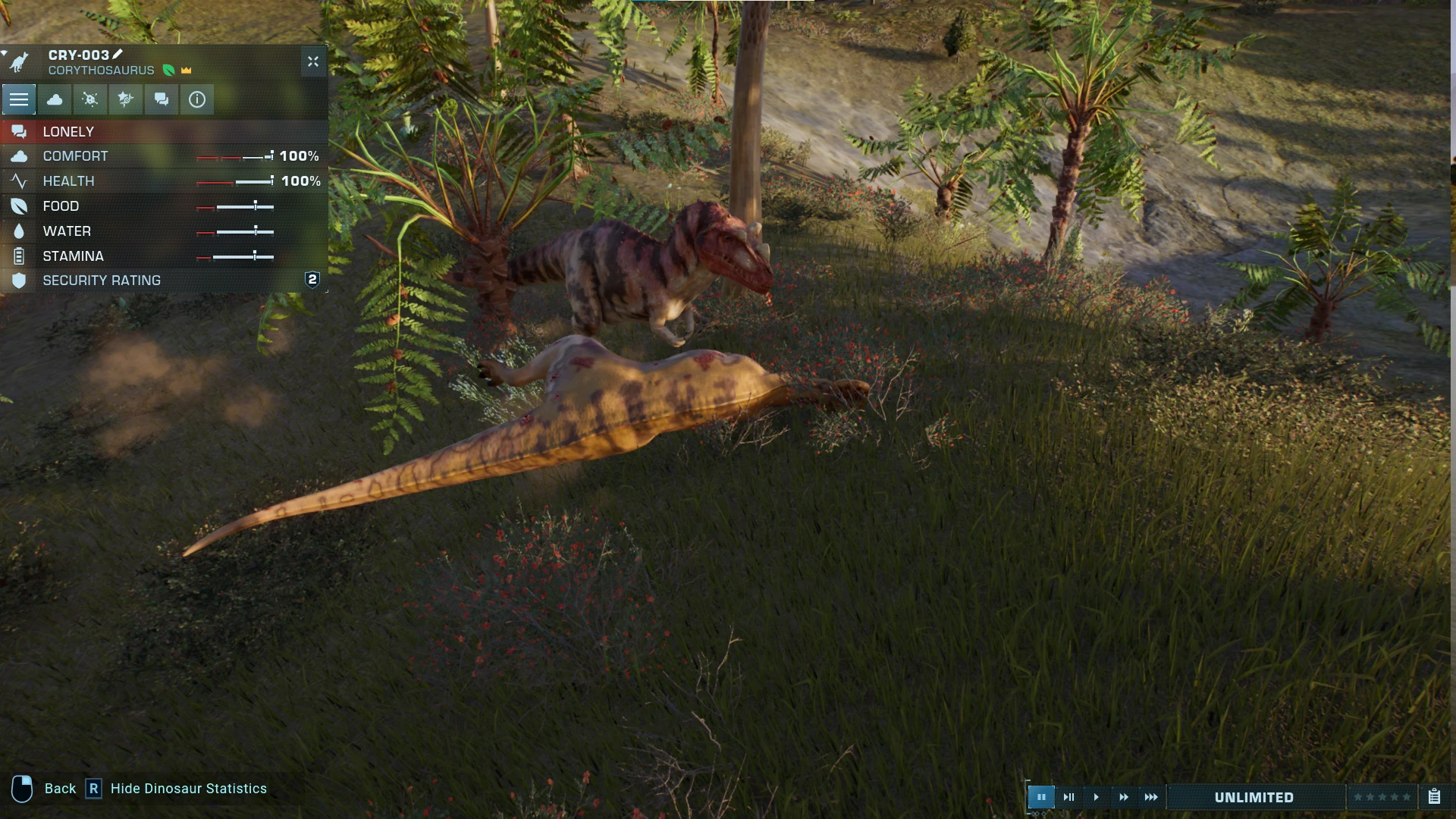
Task: Set triple fast-forward speed
Action: tap(1150, 797)
